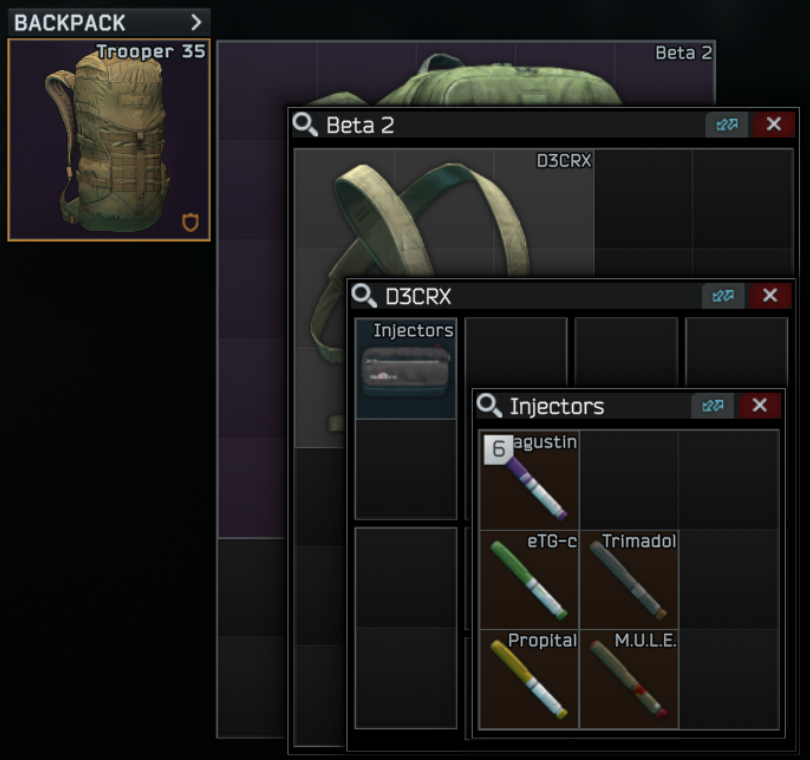Click the Injectors window magnifier icon
Viewport: 810px width, 760px height.
click(489, 406)
